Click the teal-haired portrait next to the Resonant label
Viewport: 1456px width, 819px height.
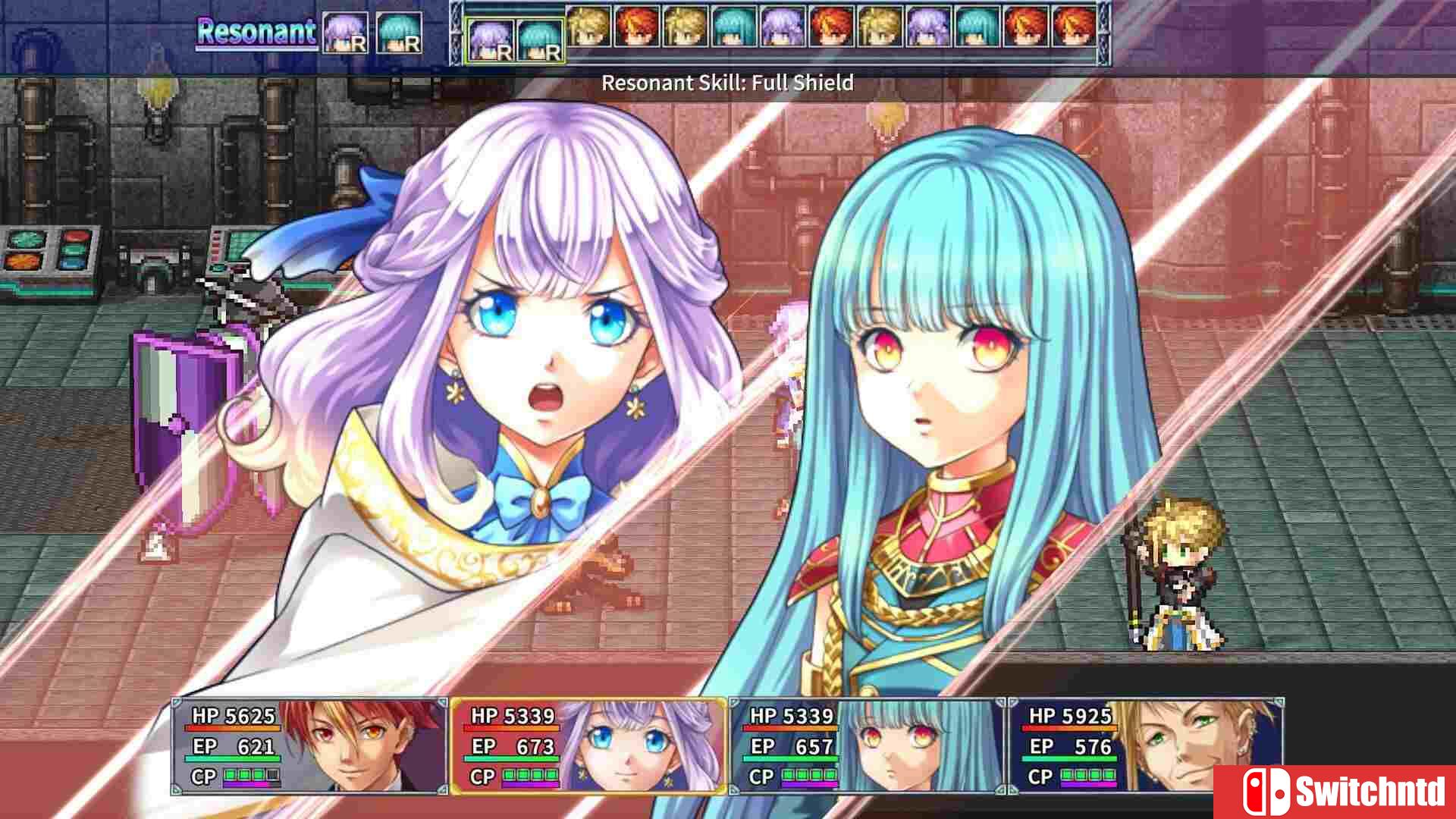tap(399, 32)
